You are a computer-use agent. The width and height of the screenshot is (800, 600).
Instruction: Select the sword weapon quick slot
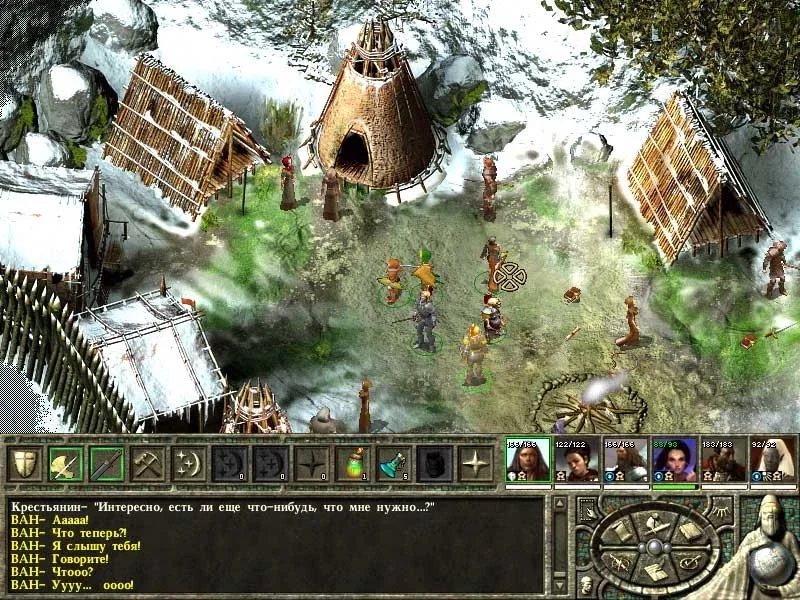coord(107,463)
